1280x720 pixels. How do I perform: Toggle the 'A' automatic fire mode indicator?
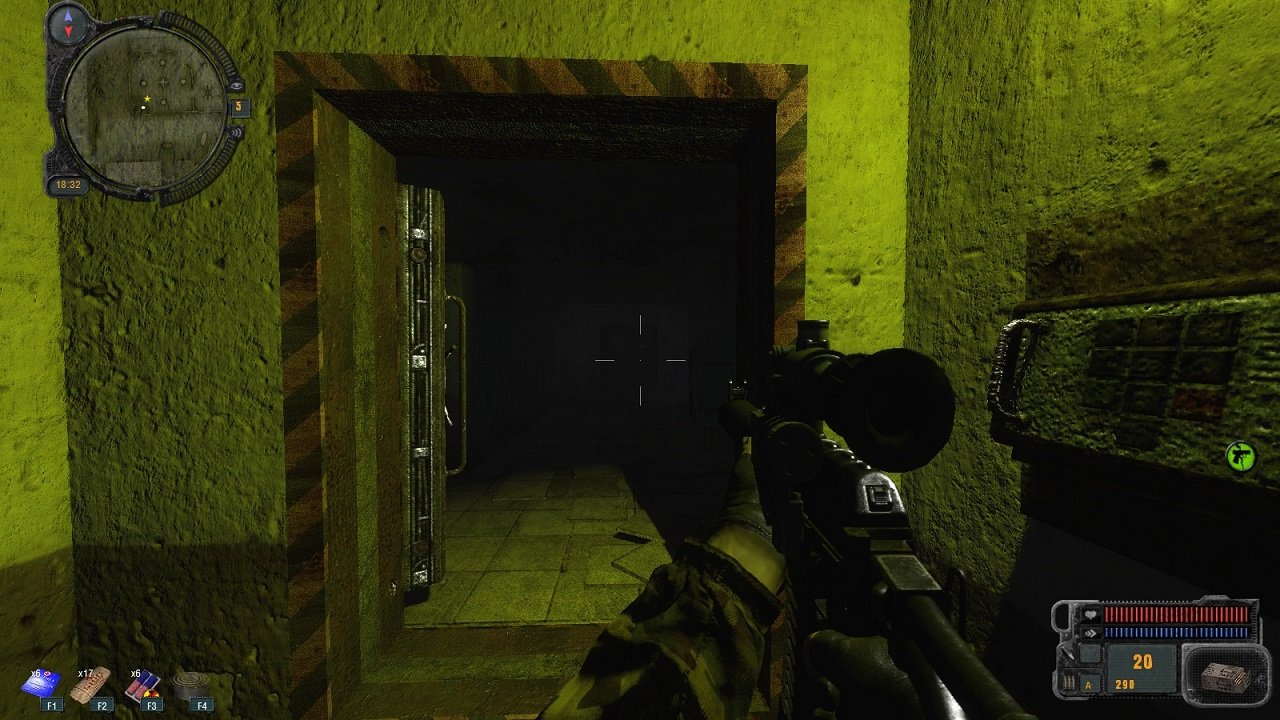coord(1088,685)
